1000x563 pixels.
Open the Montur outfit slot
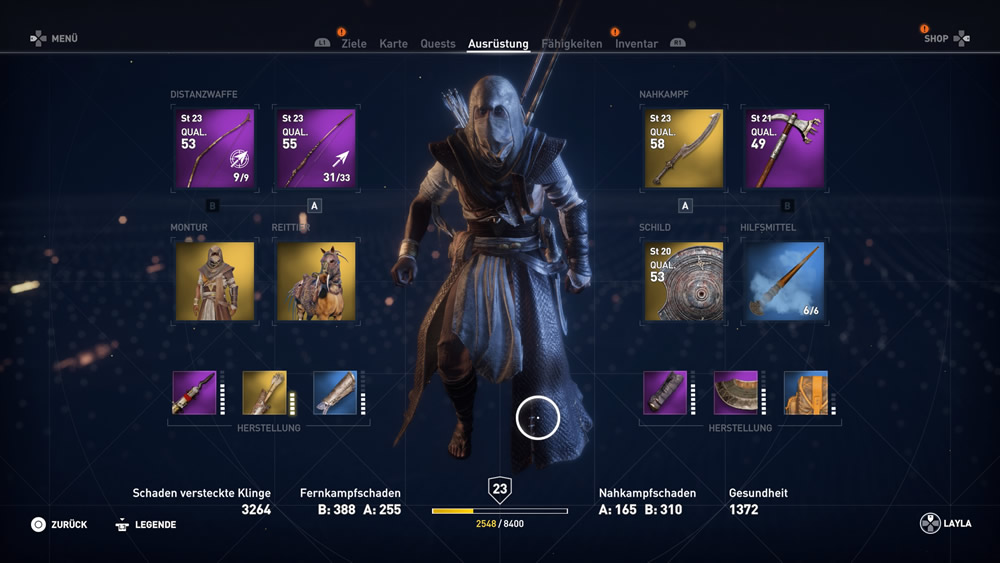pyautogui.click(x=214, y=281)
